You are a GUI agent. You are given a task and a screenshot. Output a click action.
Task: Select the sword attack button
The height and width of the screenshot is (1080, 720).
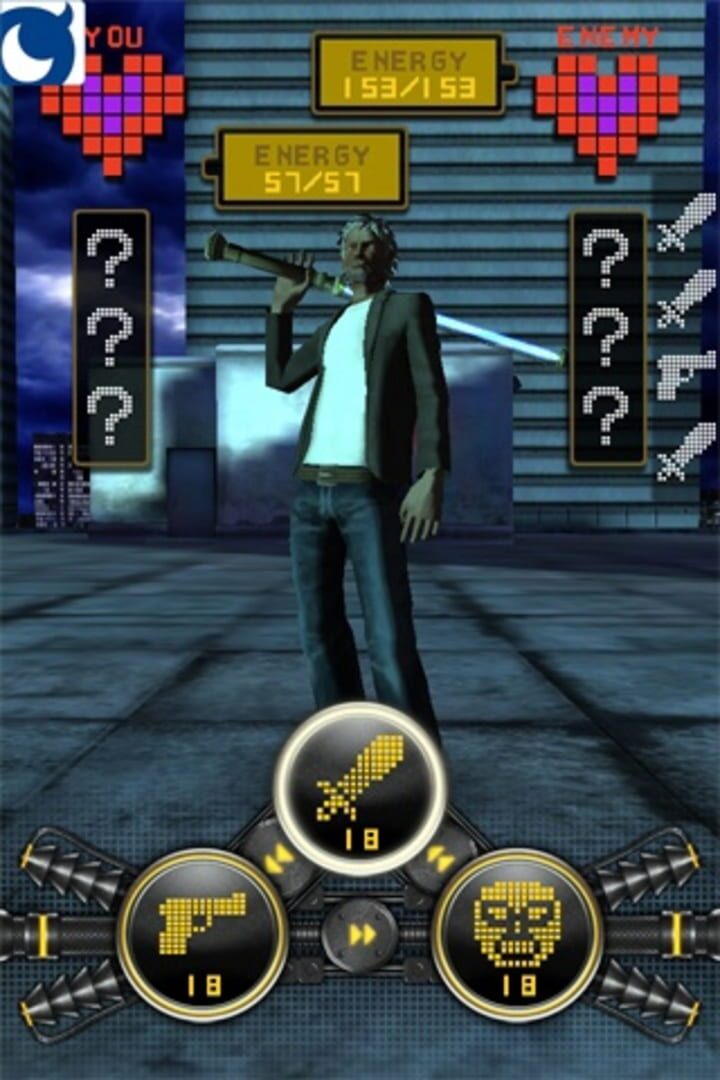[x=360, y=788]
